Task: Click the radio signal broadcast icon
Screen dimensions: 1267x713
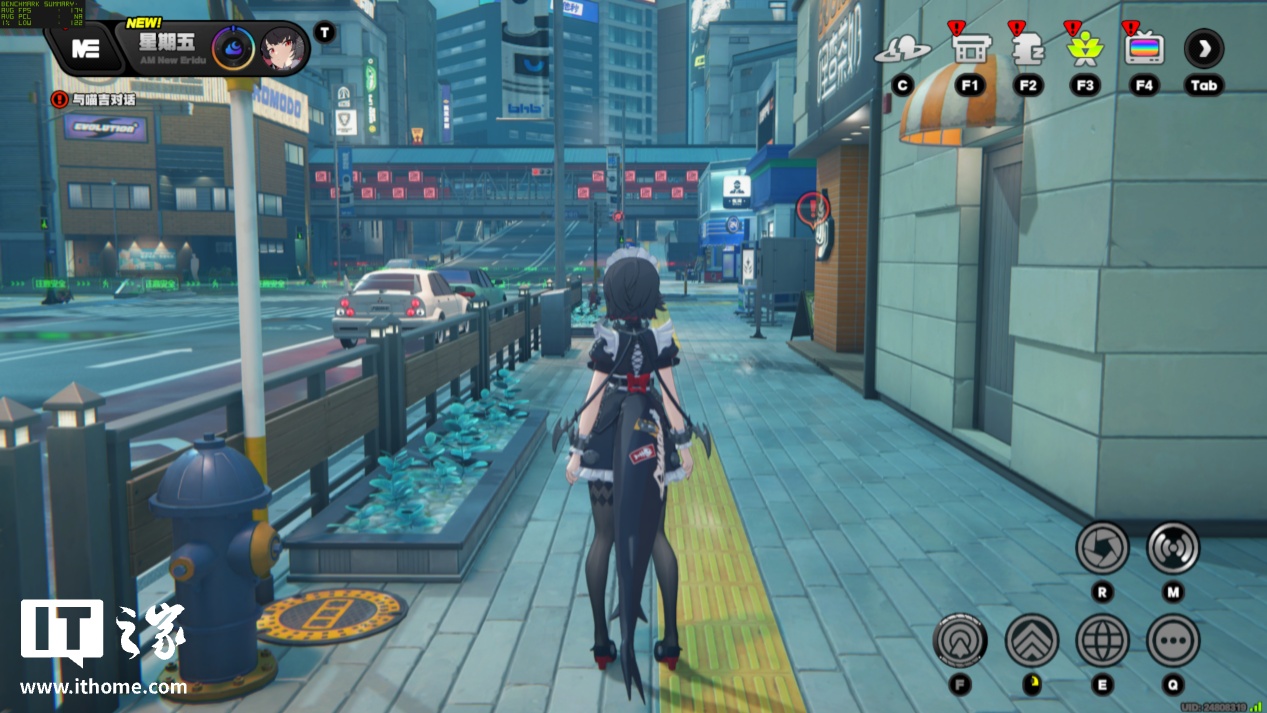Action: (x=1172, y=548)
